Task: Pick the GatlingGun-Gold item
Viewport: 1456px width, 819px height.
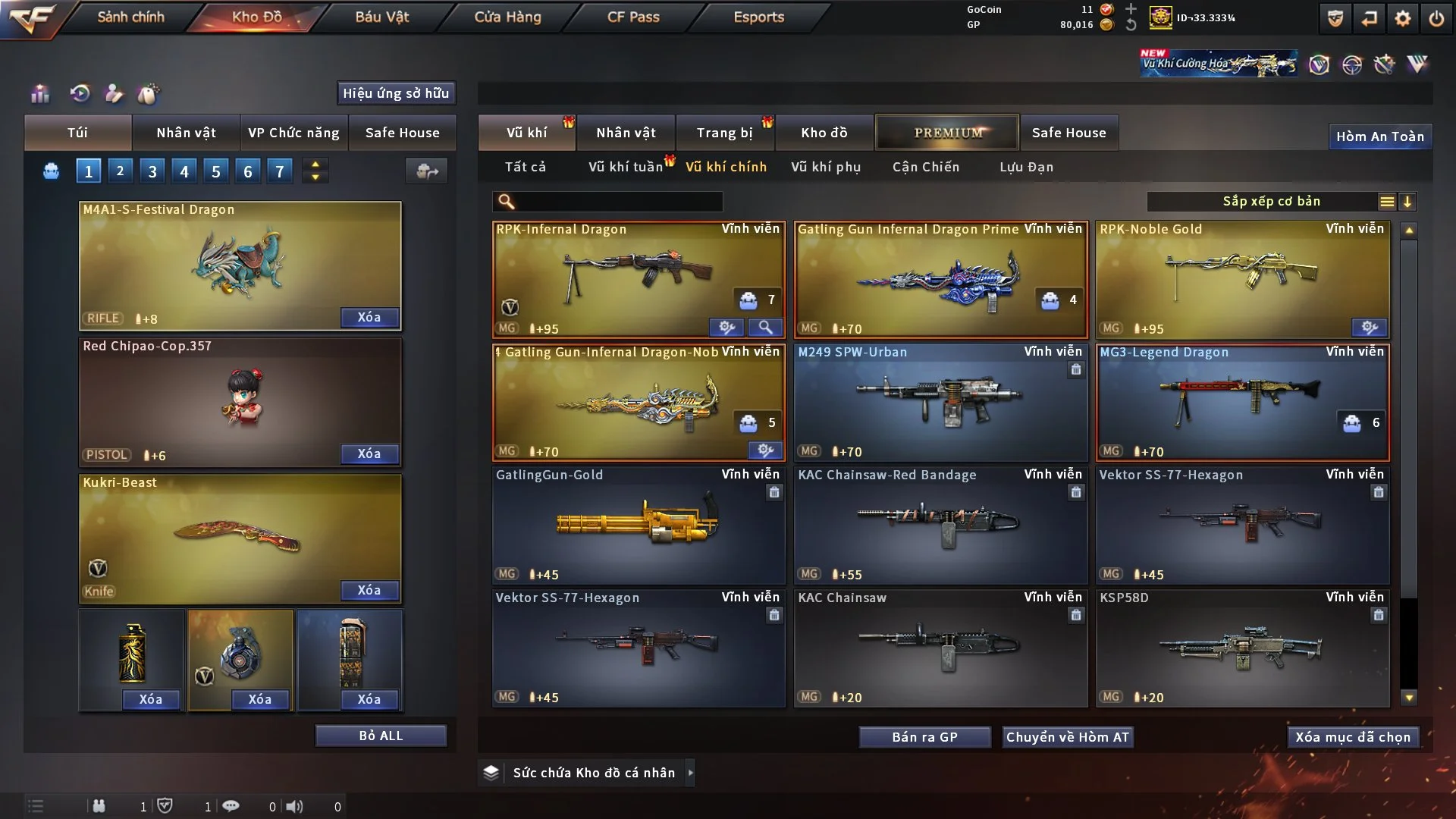Action: [x=639, y=525]
